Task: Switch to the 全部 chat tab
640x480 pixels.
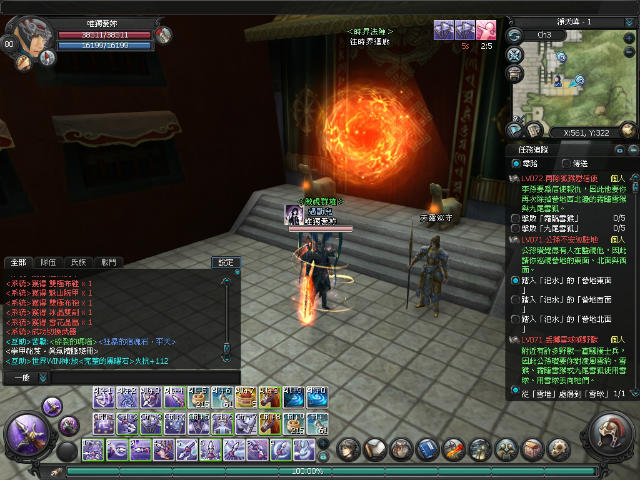Action: pyautogui.click(x=18, y=261)
